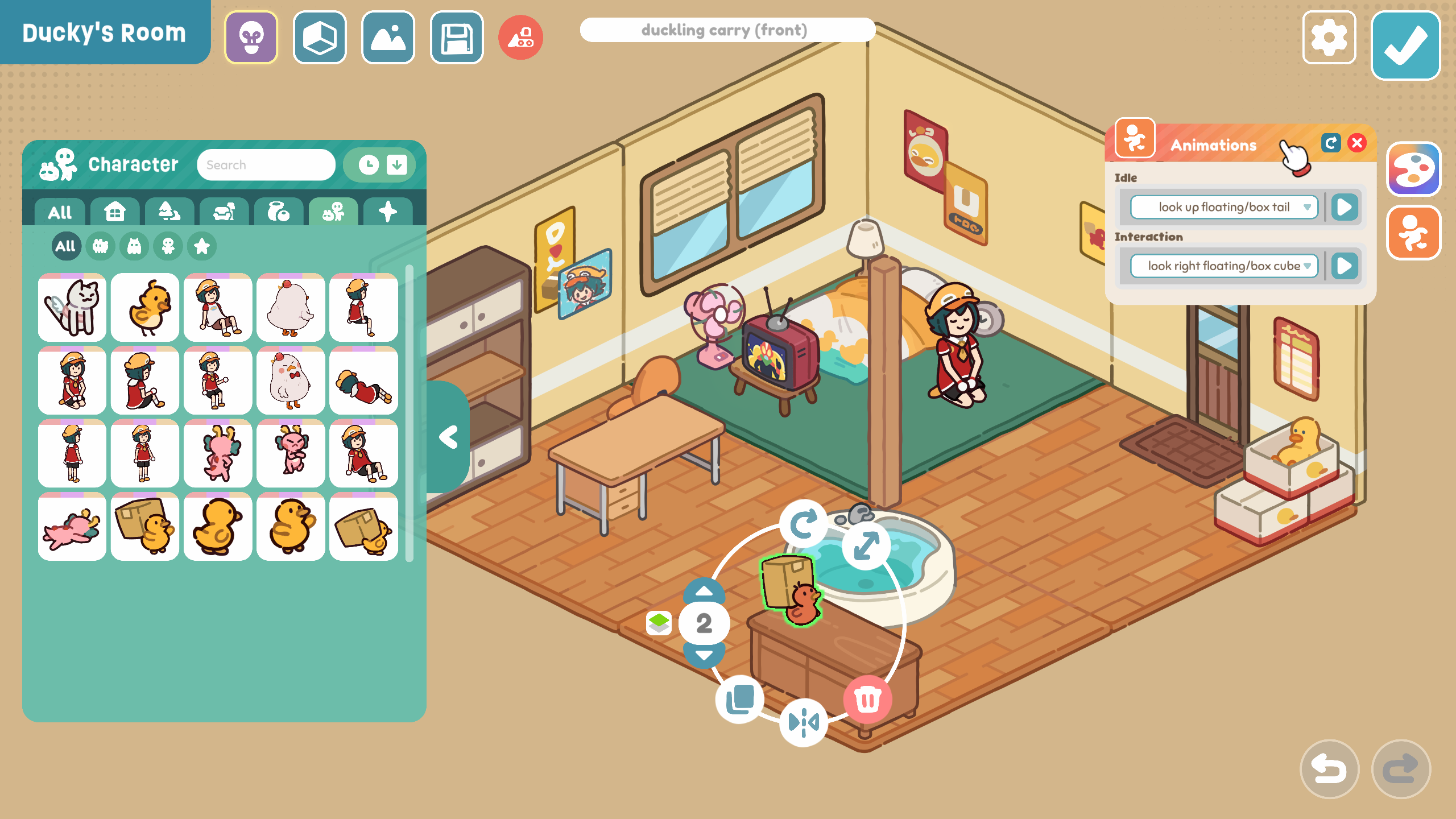
Task: Filter characters by star favorites
Action: [202, 246]
